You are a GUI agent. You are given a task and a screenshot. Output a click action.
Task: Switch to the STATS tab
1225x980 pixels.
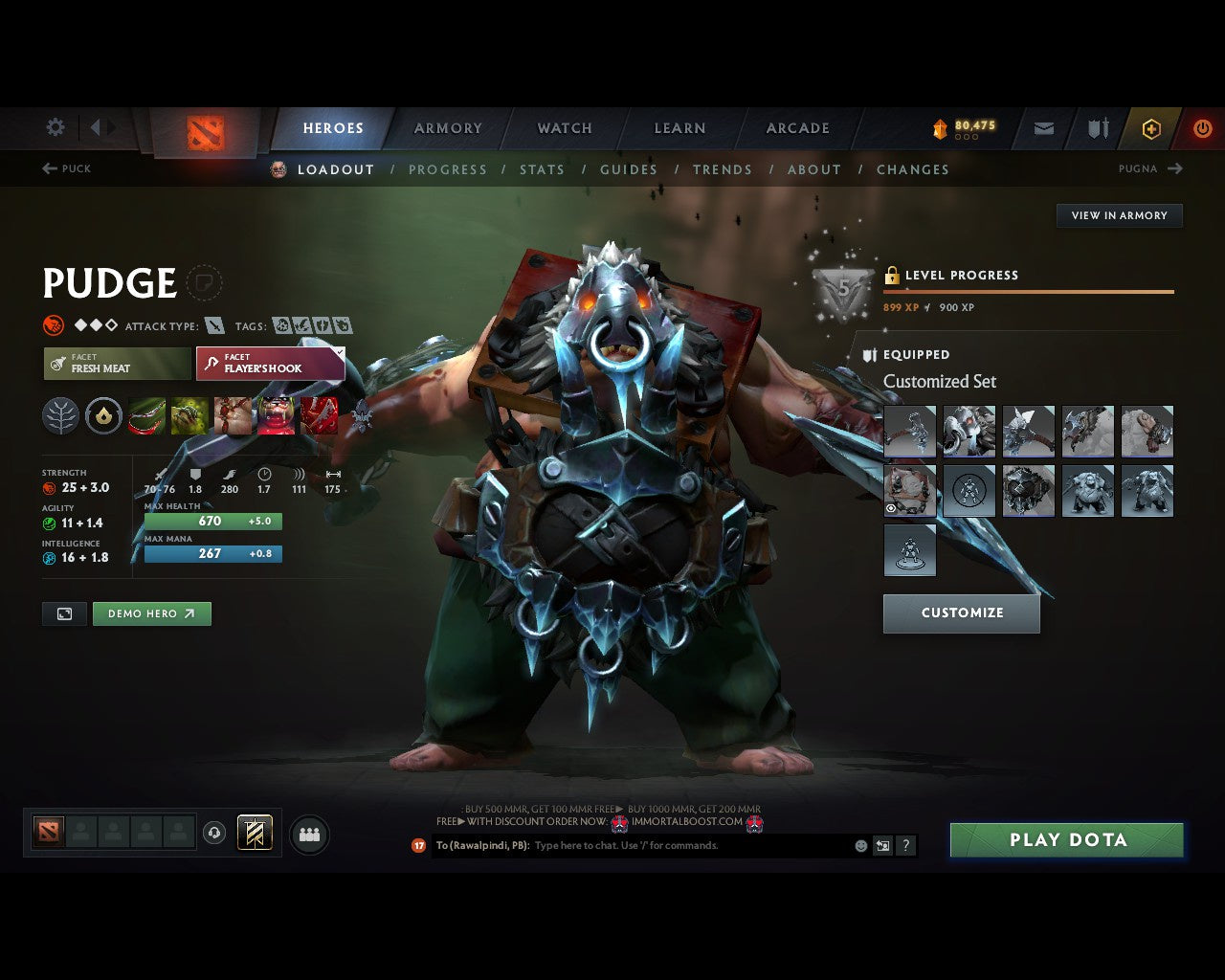542,169
